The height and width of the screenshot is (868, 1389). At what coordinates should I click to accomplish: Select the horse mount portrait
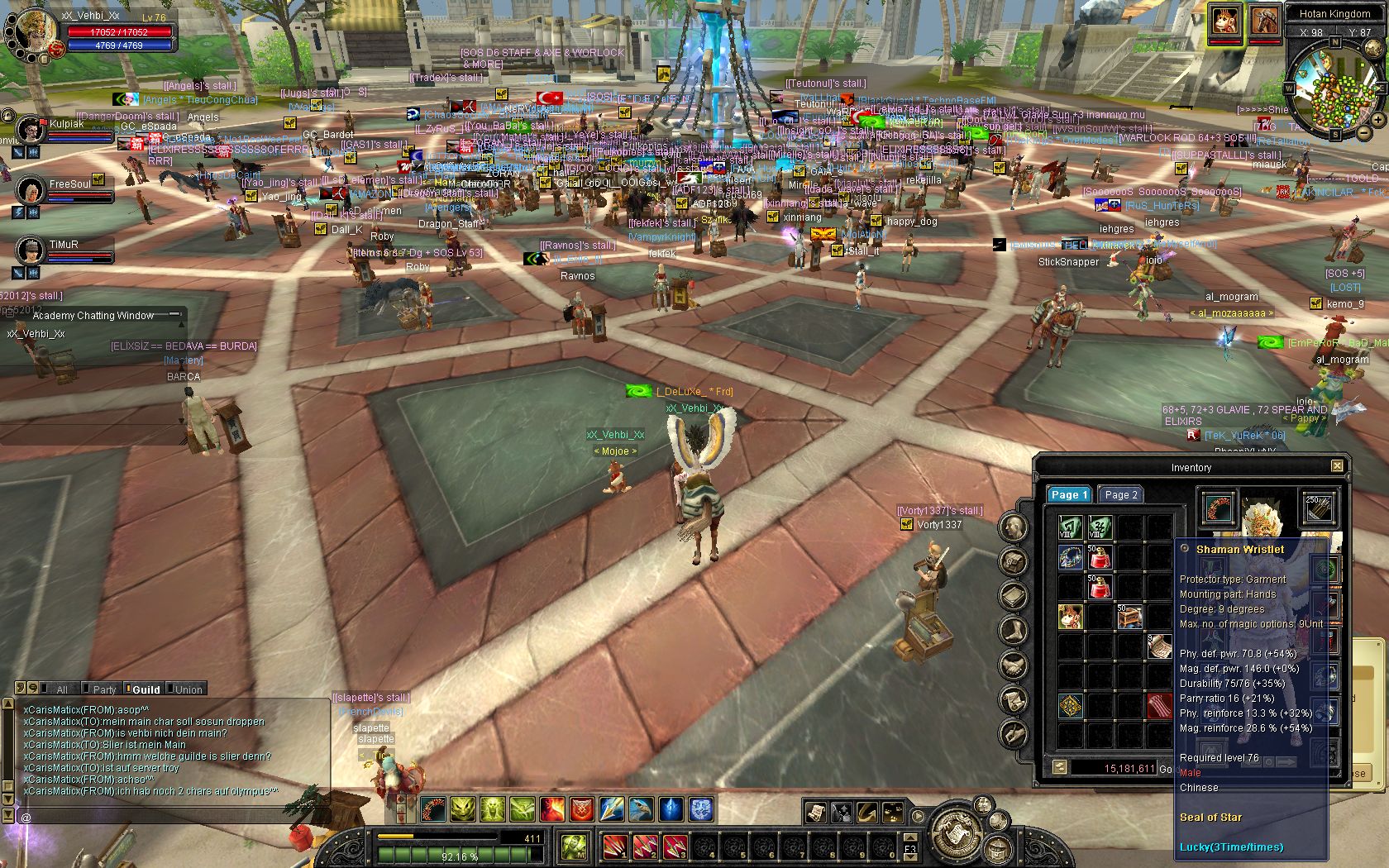1263,22
